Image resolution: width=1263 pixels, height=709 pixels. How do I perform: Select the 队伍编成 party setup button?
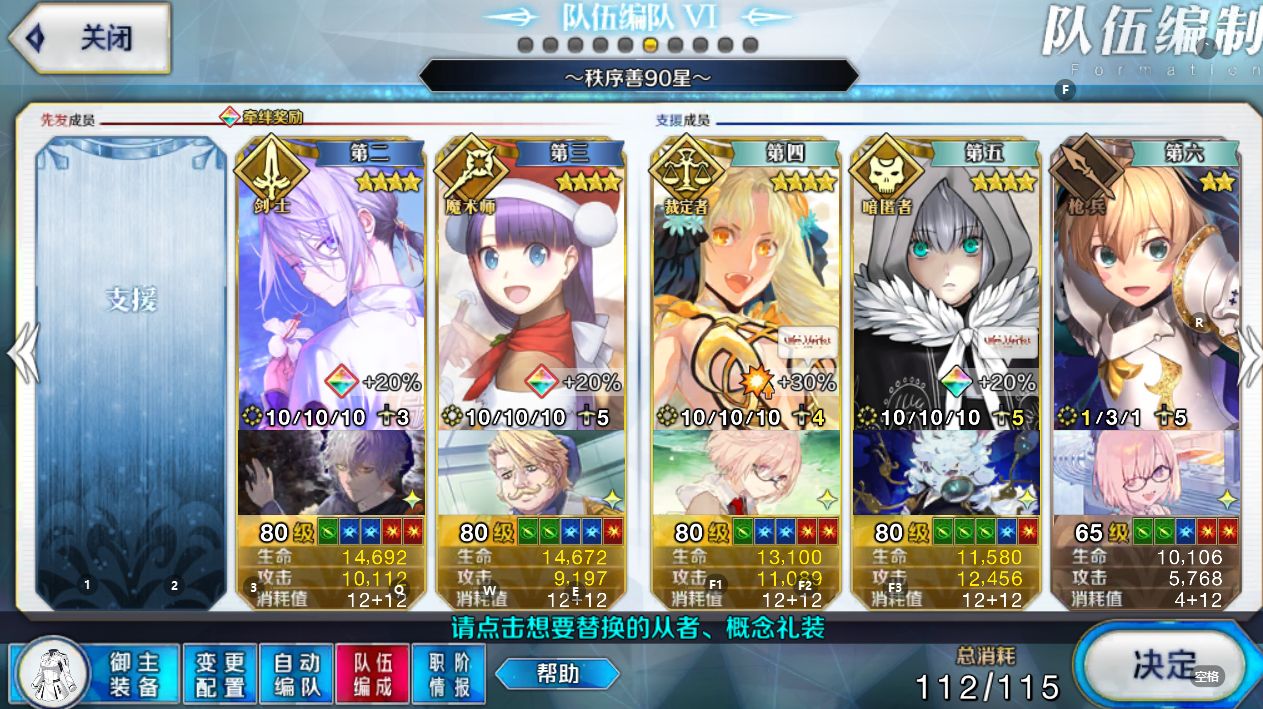(372, 674)
